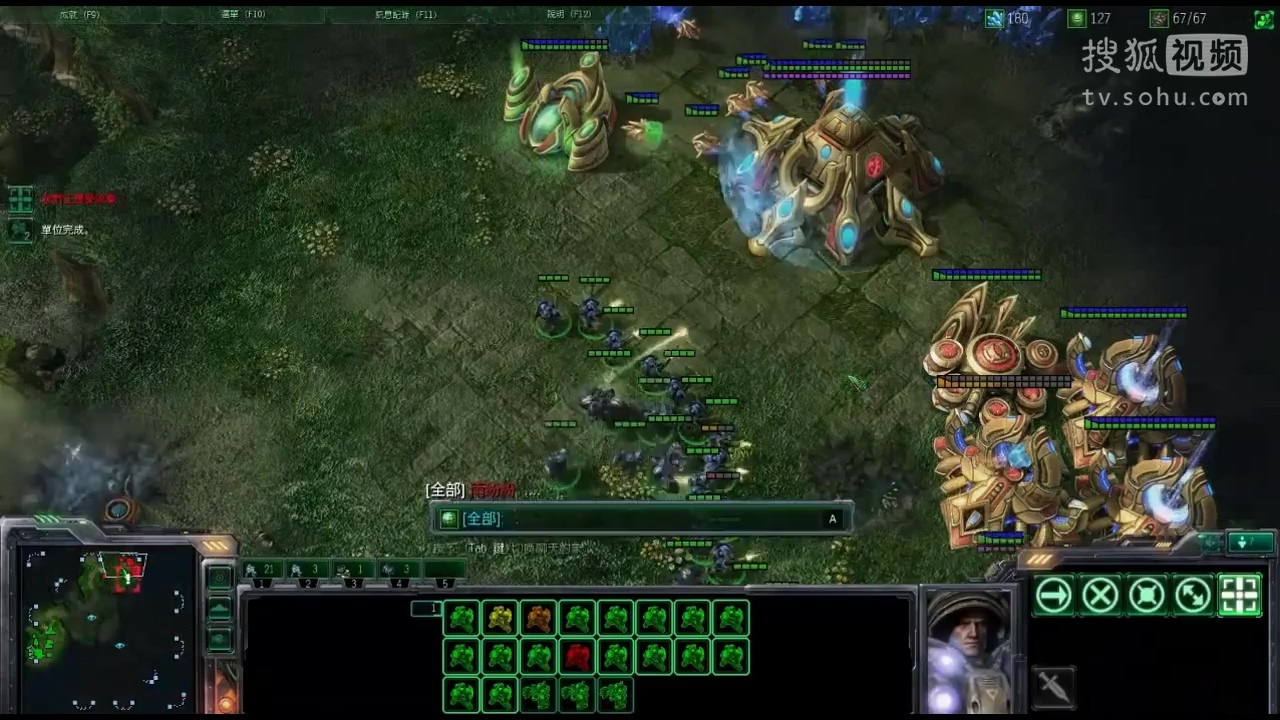Issue the Move command
Image resolution: width=1280 pixels, height=720 pixels.
pyautogui.click(x=1053, y=596)
